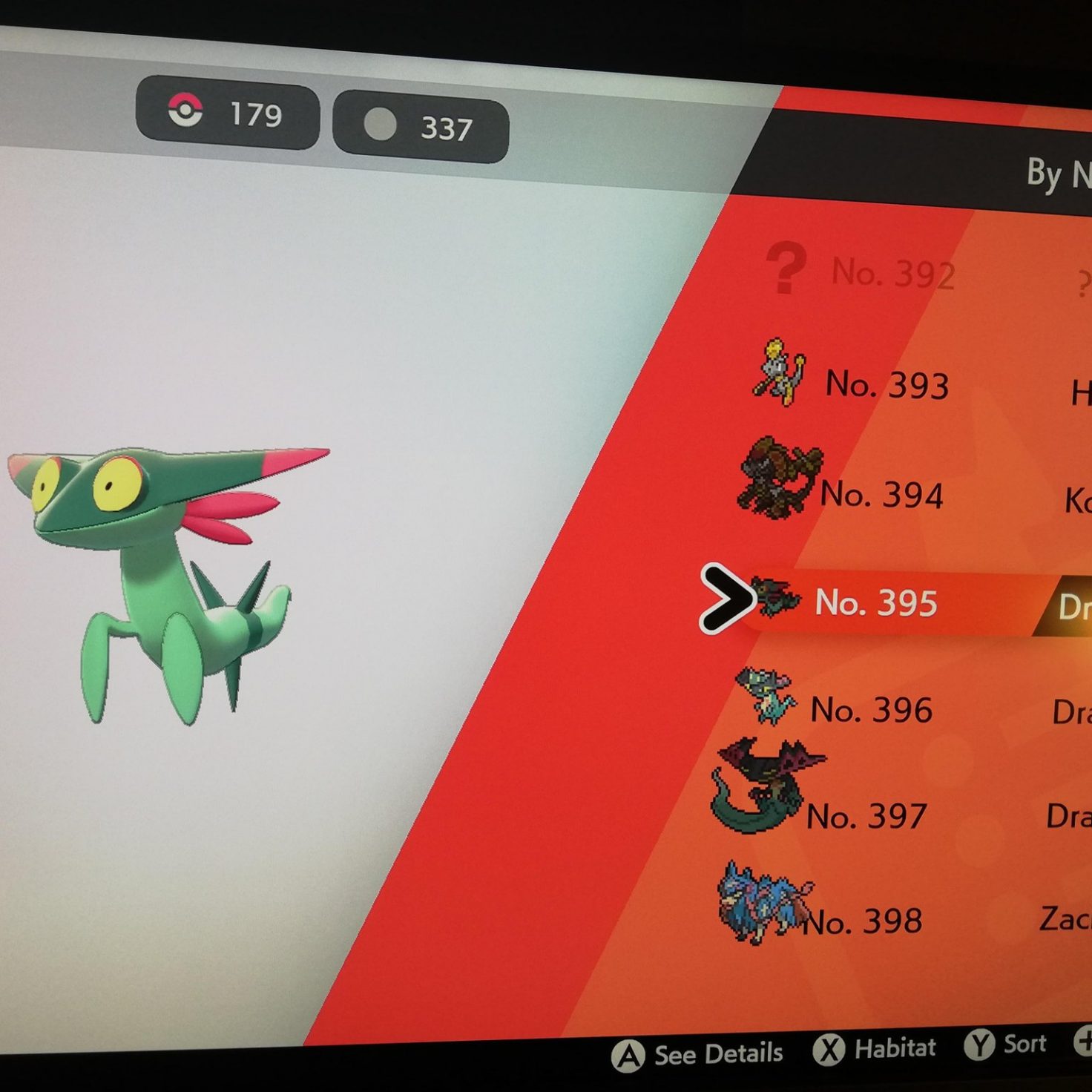Open the Habitat view

tap(875, 1049)
